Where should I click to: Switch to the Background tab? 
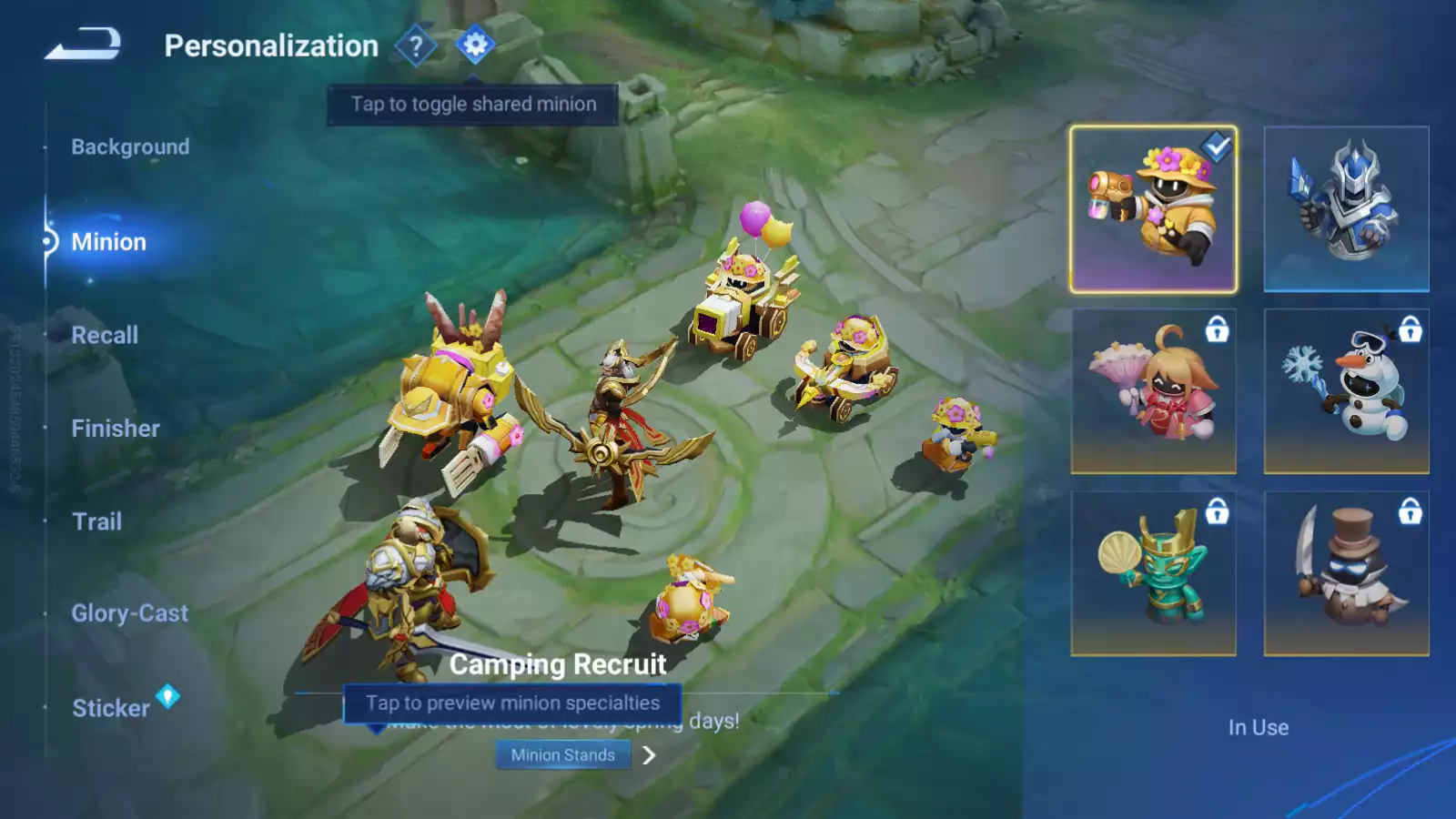(x=130, y=147)
